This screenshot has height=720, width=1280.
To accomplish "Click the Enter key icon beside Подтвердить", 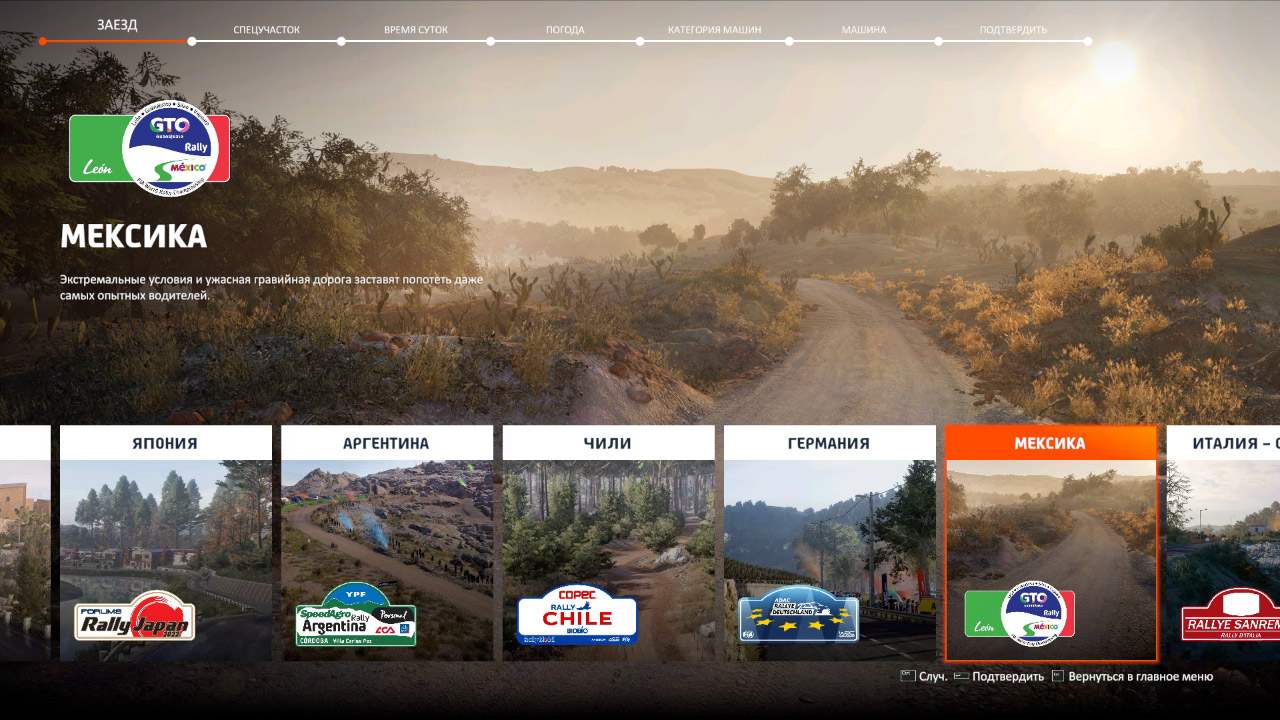I will point(964,676).
